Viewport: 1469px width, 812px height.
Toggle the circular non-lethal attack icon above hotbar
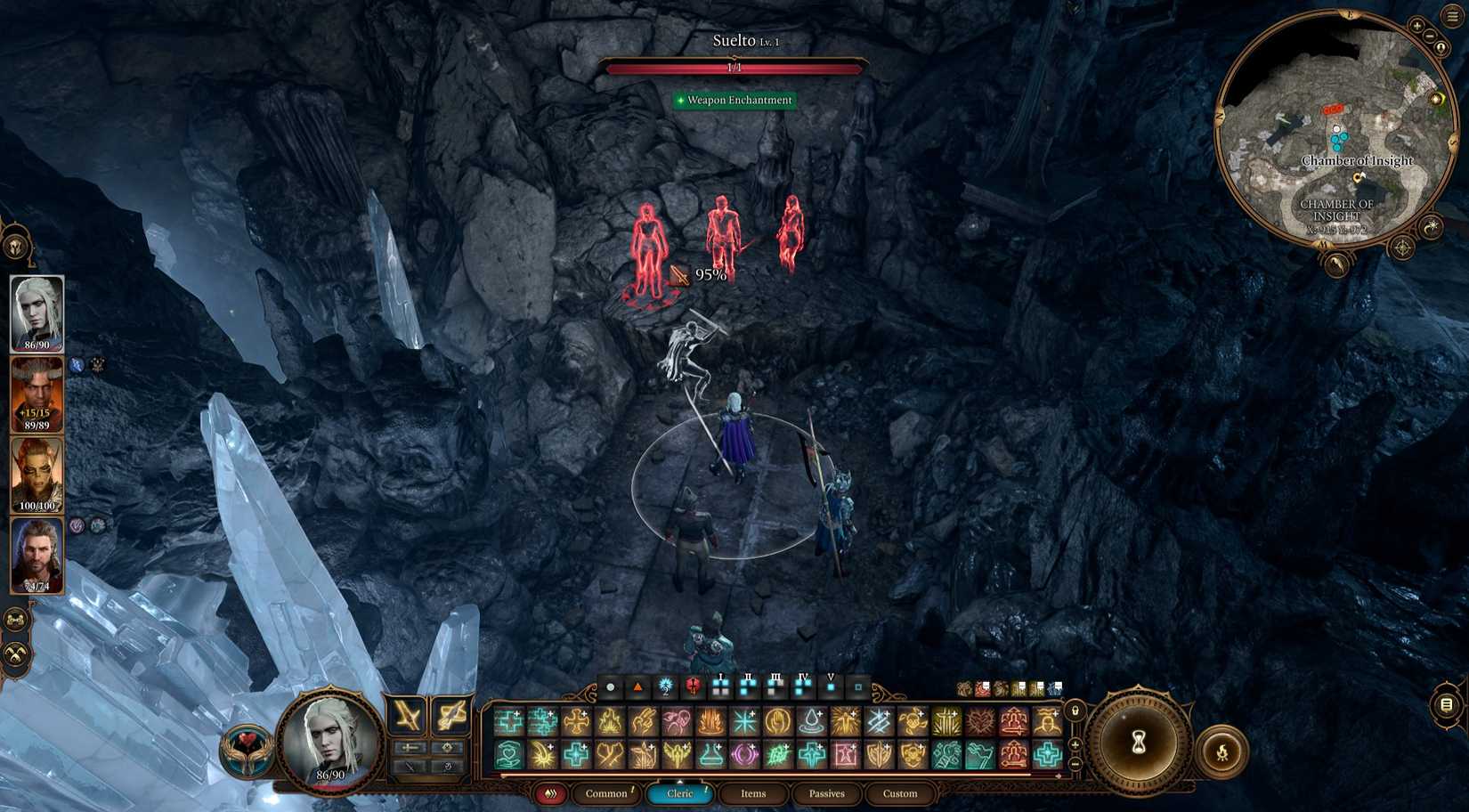610,687
